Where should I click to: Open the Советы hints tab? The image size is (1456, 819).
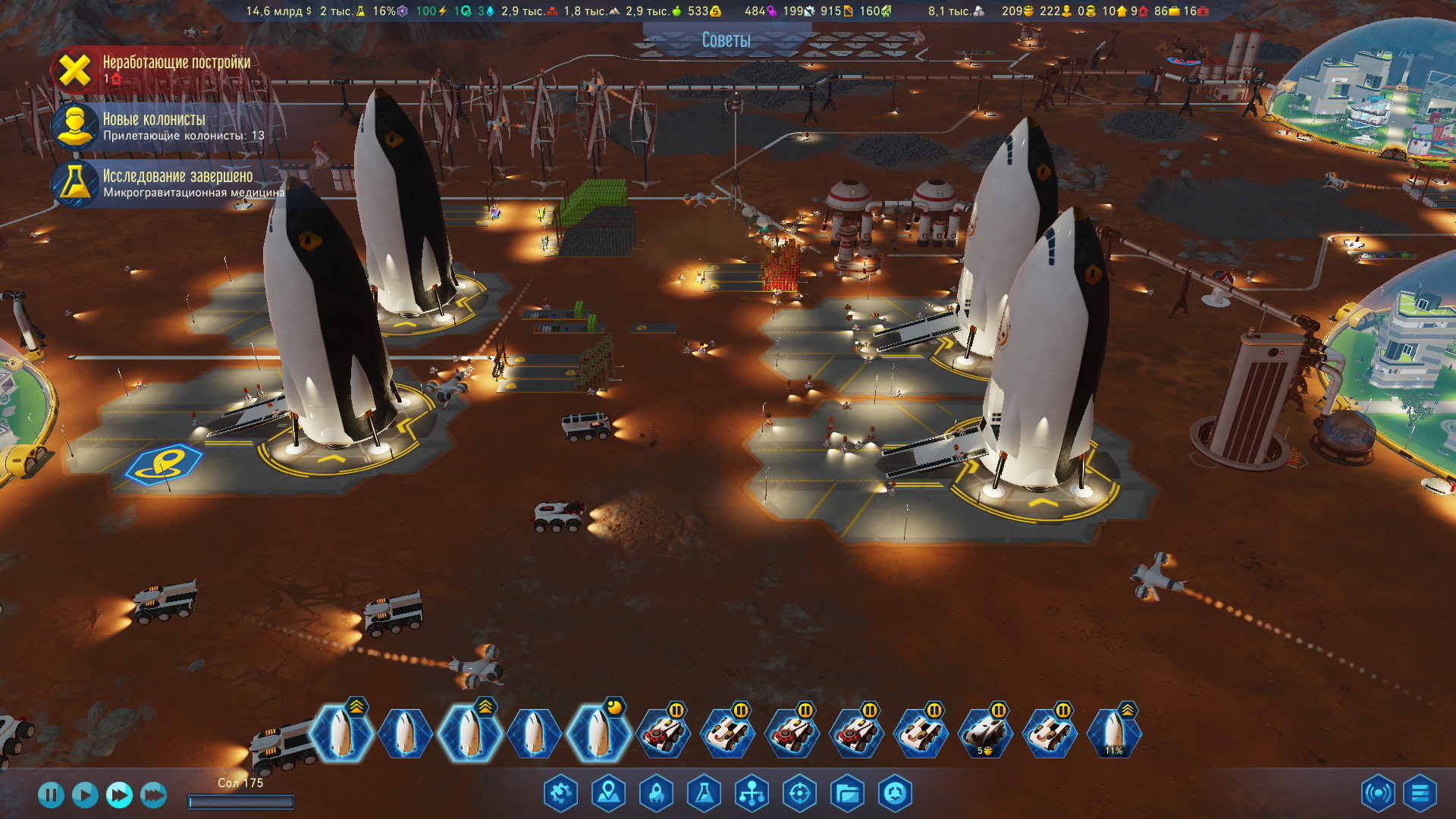click(x=726, y=40)
